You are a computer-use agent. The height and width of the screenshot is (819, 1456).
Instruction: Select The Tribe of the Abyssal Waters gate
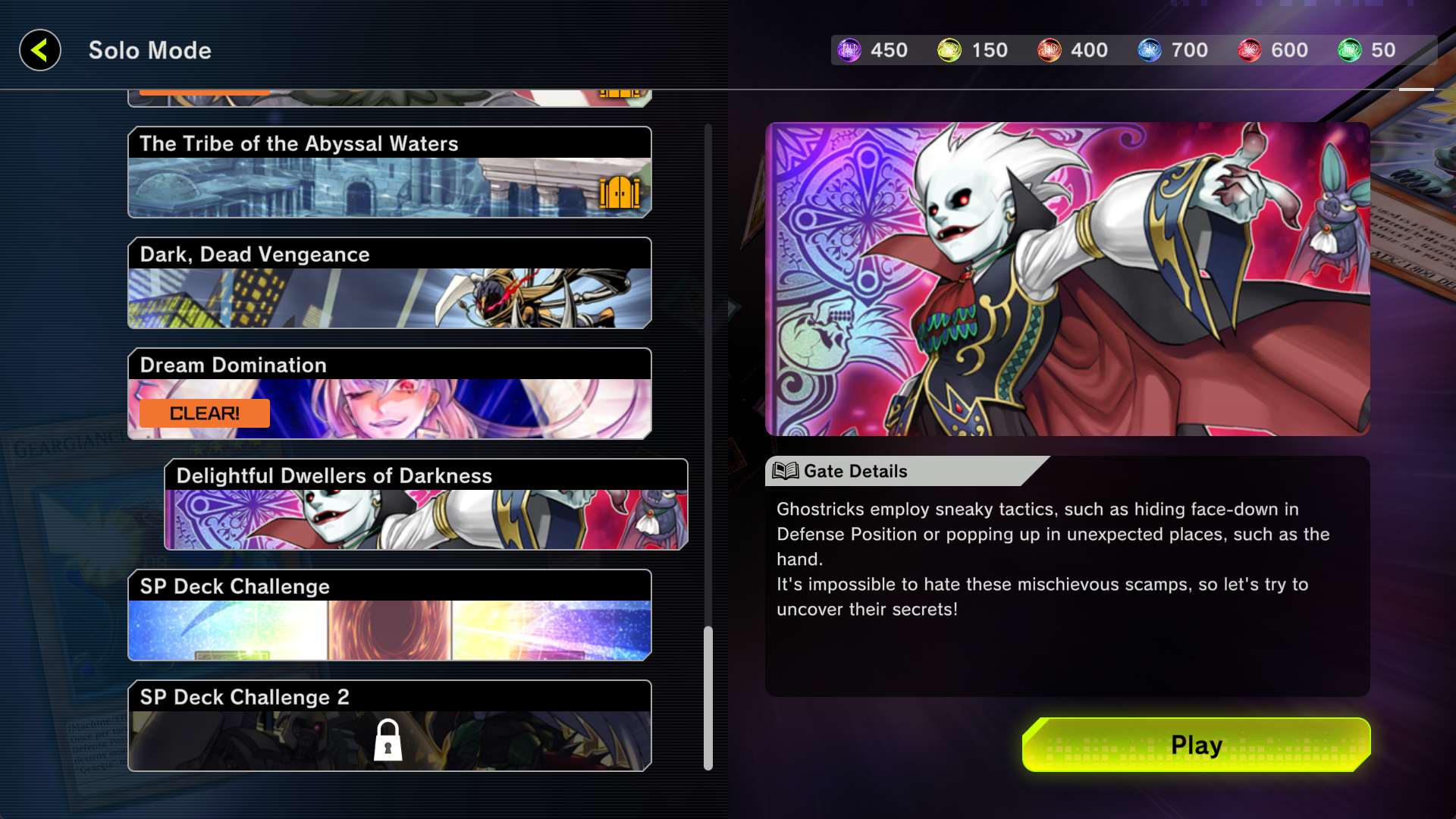pos(389,173)
